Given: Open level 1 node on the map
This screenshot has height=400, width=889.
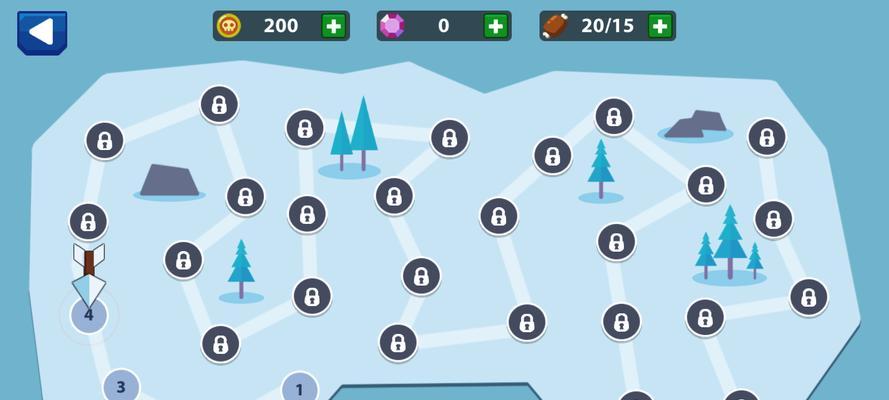Looking at the screenshot, I should tap(299, 389).
